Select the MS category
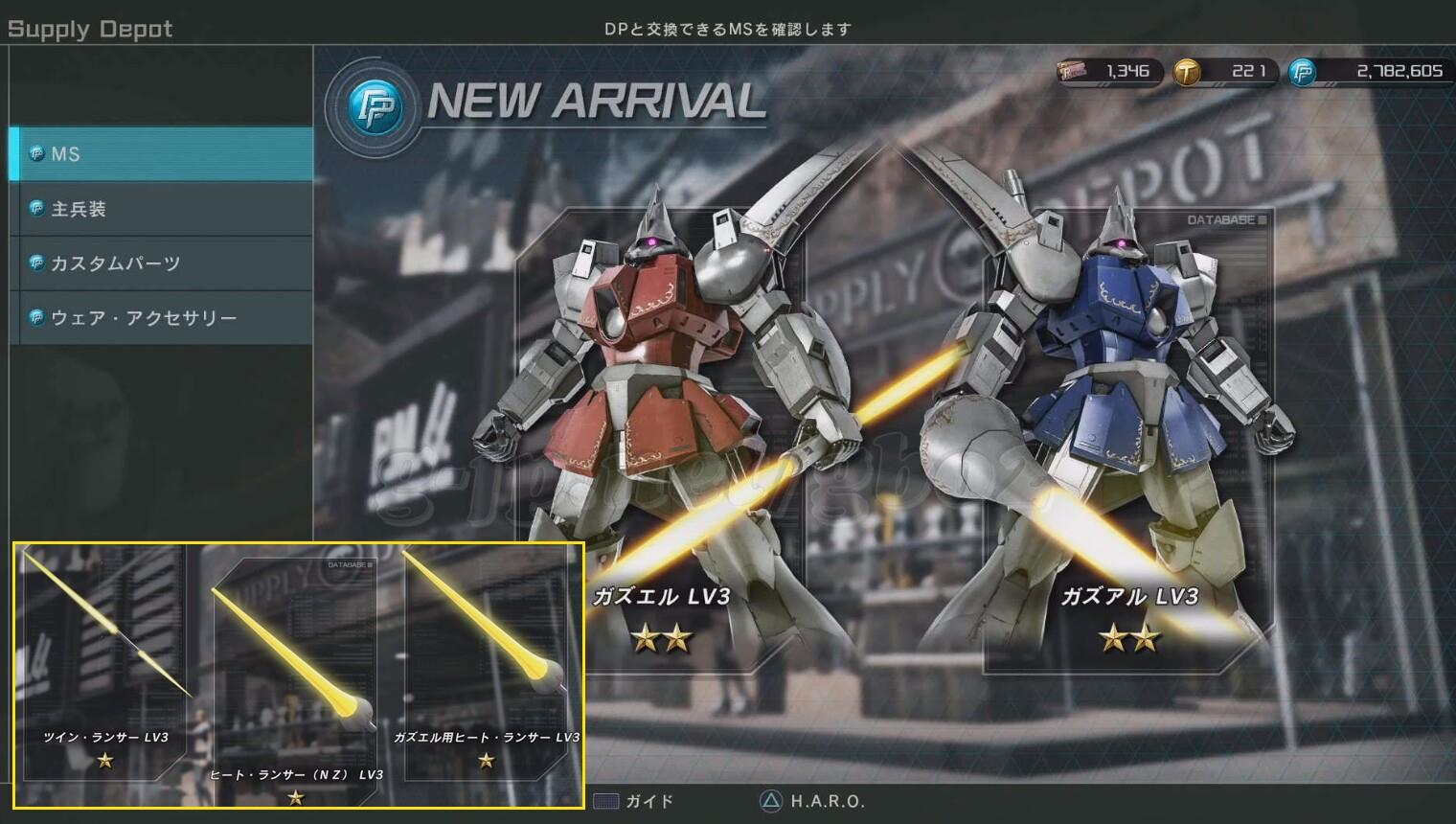This screenshot has height=824, width=1456. click(x=161, y=154)
